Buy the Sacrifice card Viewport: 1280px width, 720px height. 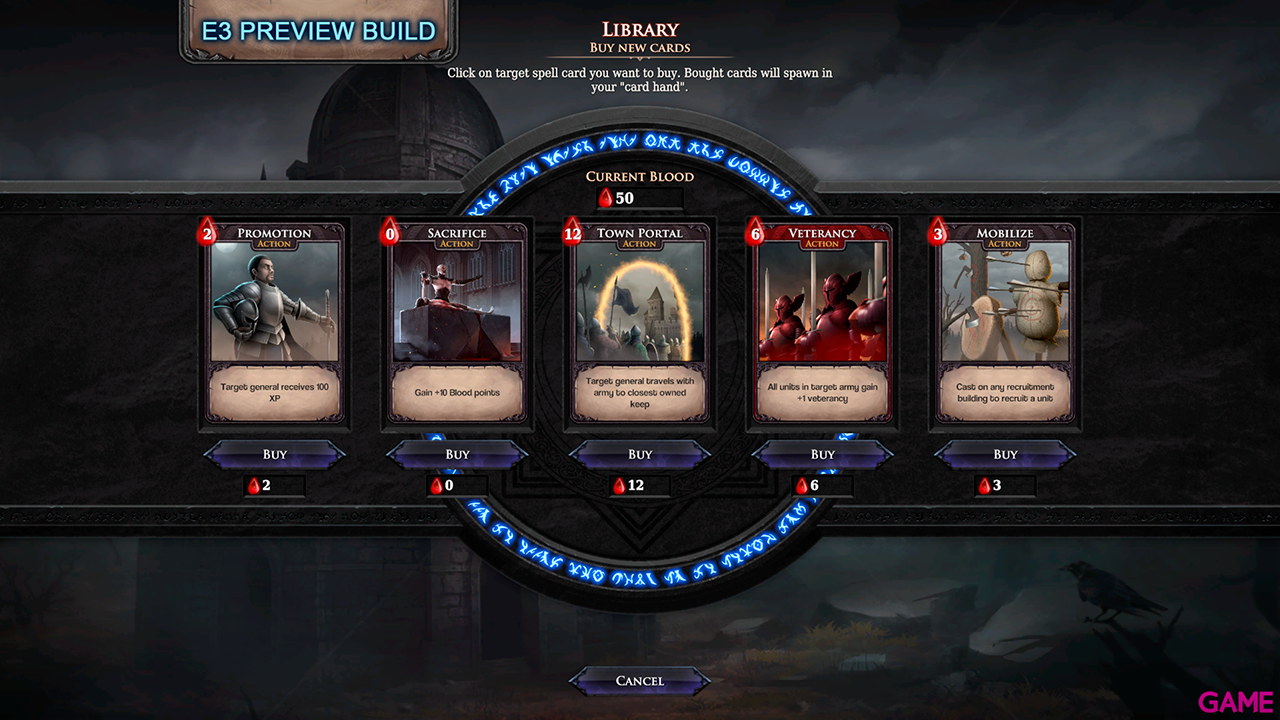(457, 454)
